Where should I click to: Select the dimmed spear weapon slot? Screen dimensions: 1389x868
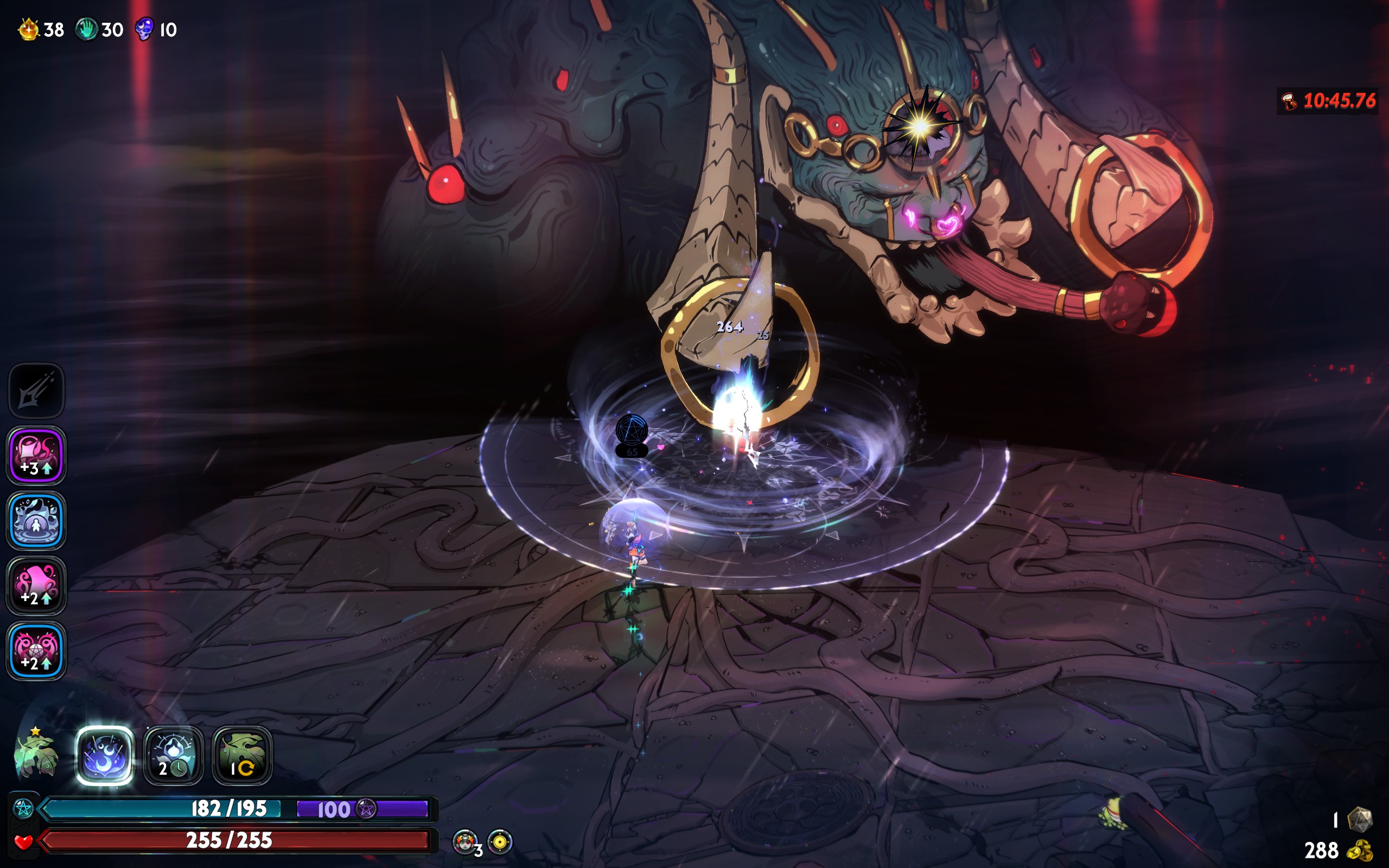click(x=36, y=391)
